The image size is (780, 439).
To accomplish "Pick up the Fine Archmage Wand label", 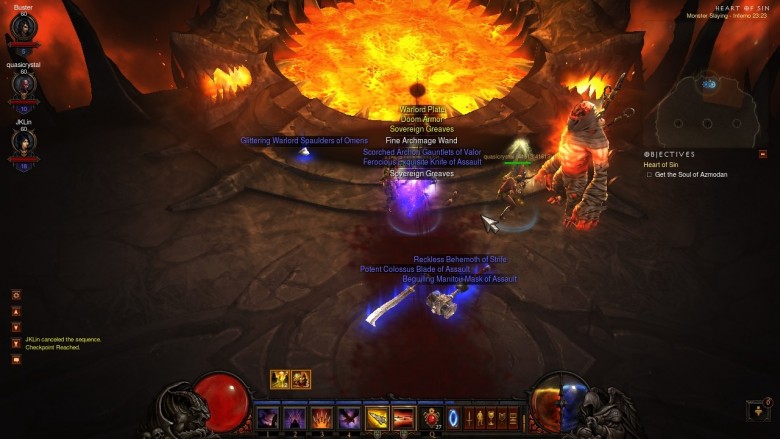I will click(x=421, y=141).
